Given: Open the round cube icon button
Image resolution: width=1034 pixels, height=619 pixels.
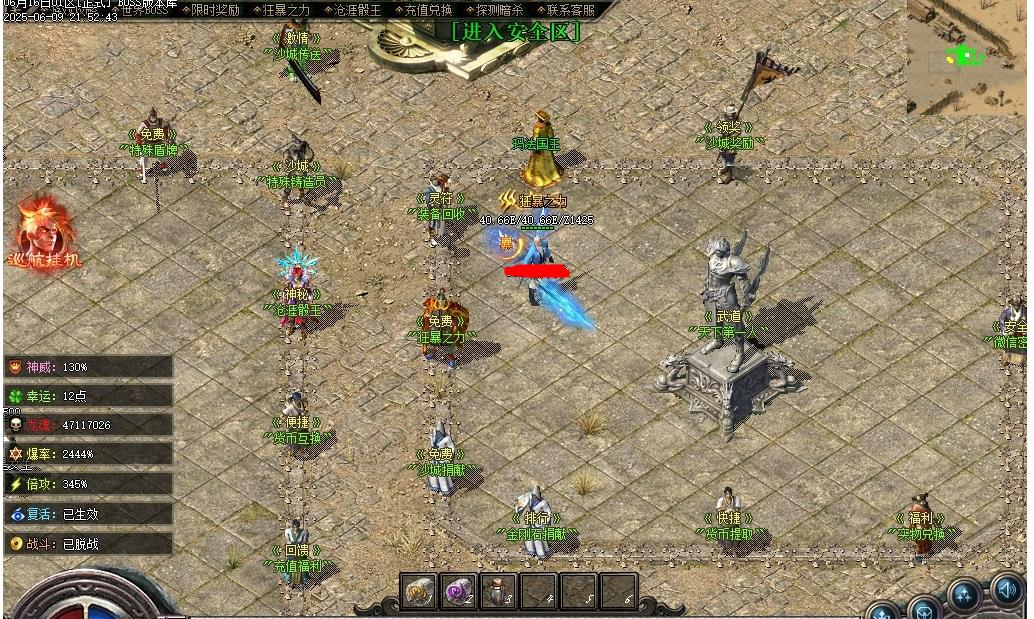Looking at the screenshot, I should (x=924, y=608).
